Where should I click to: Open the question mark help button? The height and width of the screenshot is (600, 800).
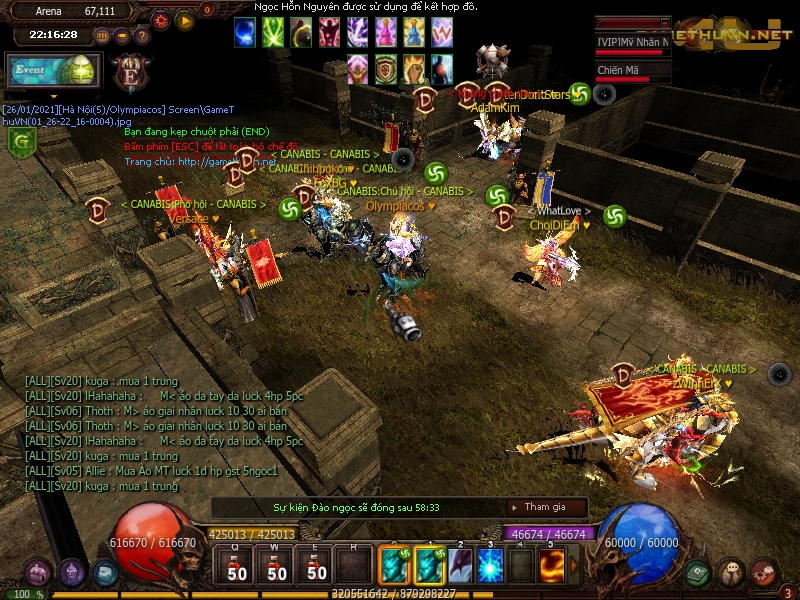[142, 35]
